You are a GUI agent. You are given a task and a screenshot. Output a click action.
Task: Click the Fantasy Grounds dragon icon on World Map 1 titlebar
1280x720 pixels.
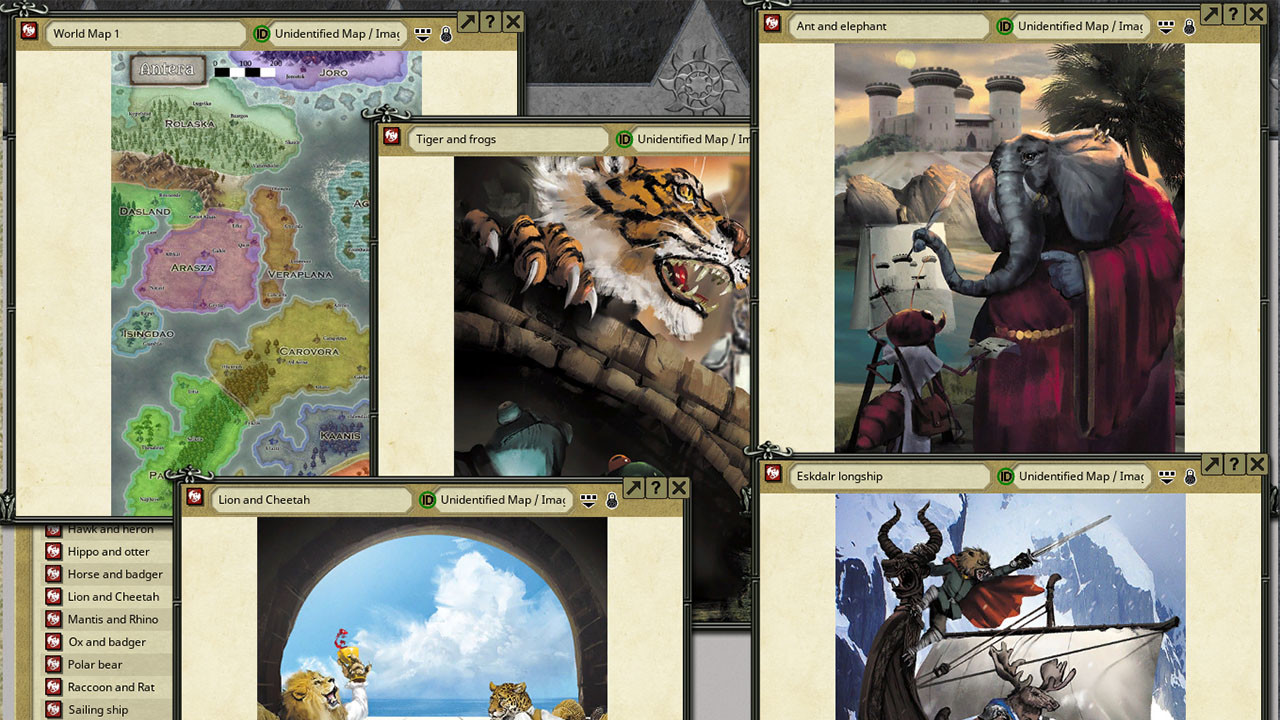pos(27,33)
